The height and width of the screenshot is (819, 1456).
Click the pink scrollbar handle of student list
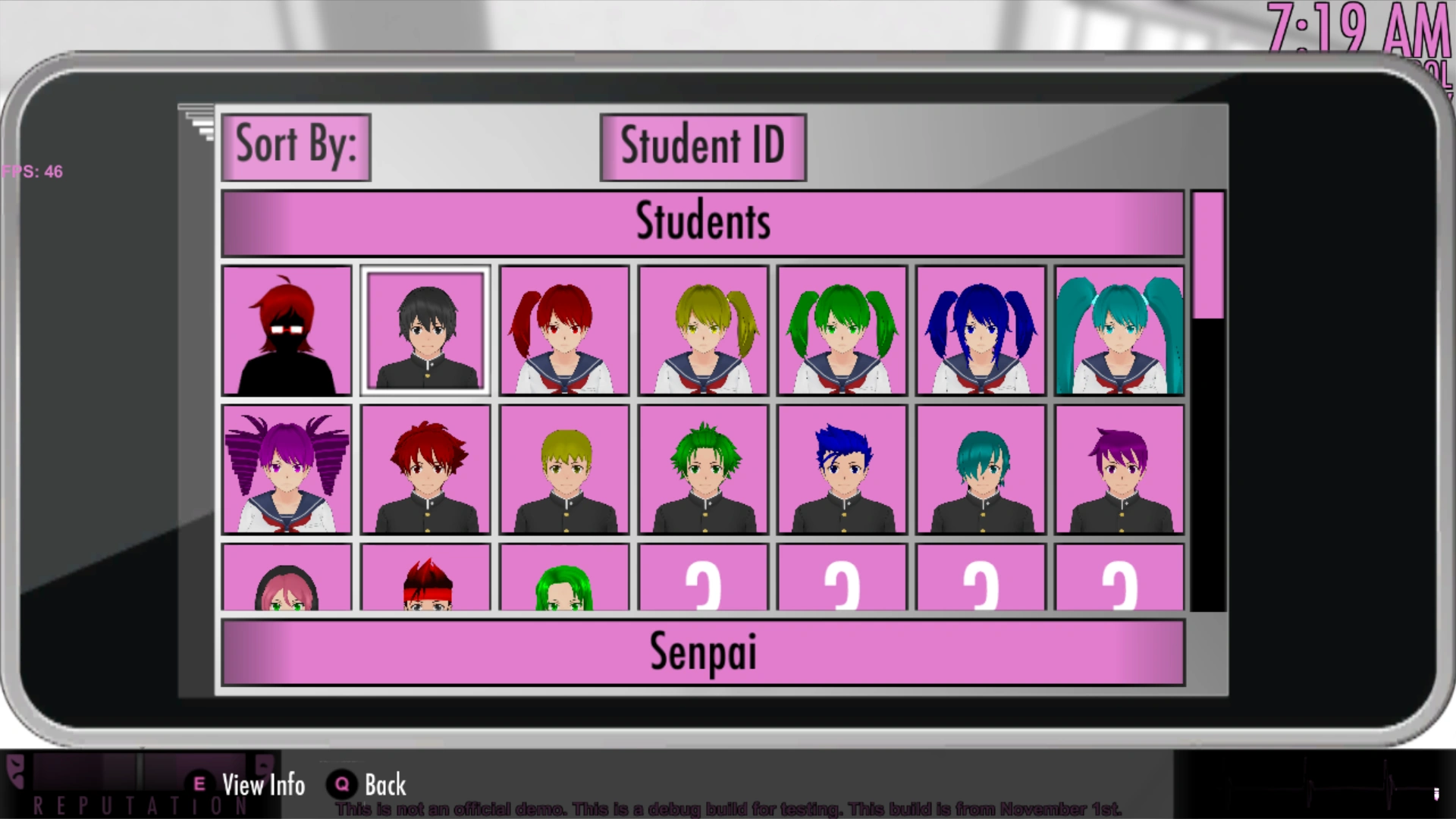click(x=1207, y=255)
